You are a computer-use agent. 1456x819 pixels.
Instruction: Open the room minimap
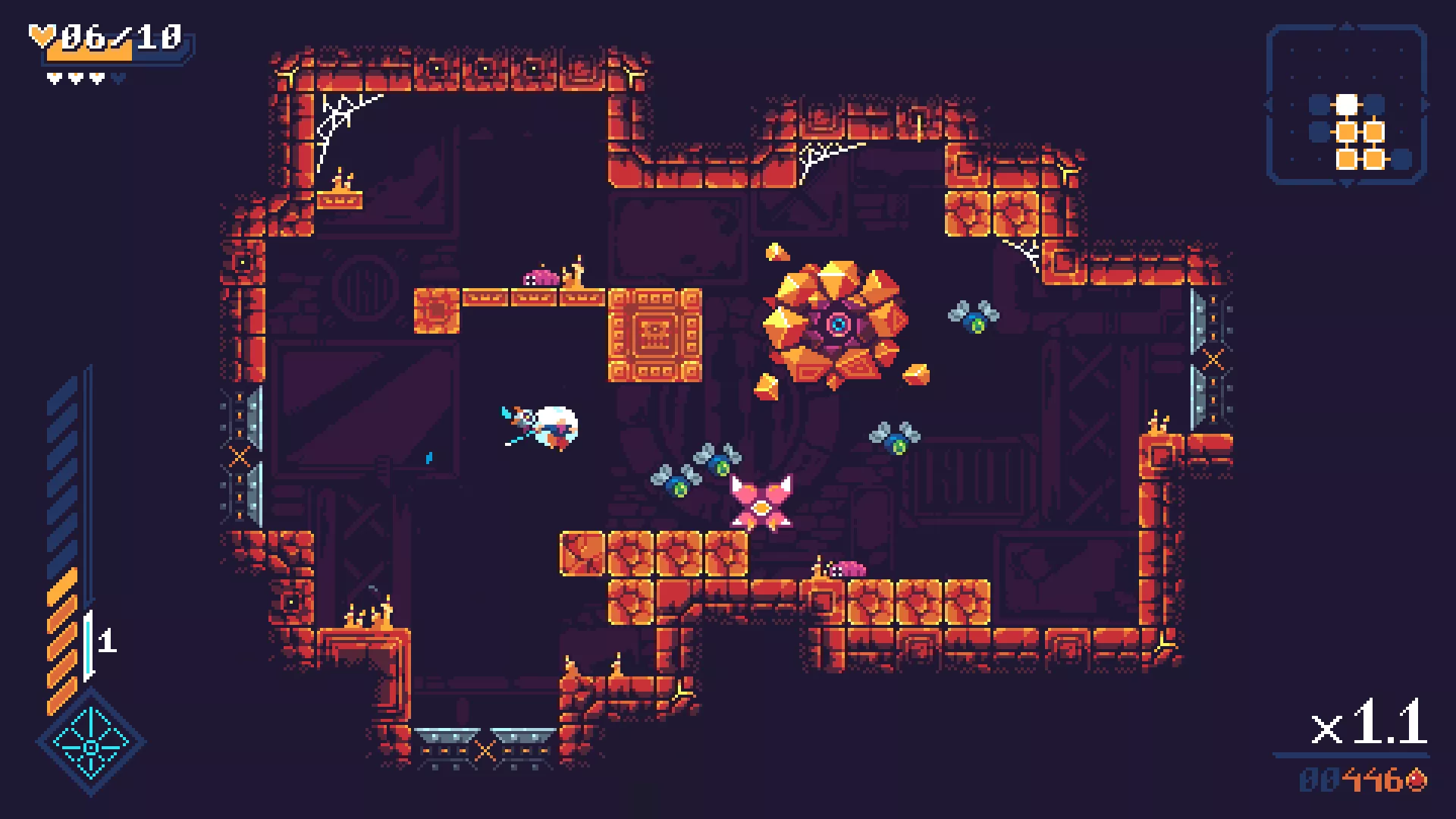pyautogui.click(x=1347, y=105)
